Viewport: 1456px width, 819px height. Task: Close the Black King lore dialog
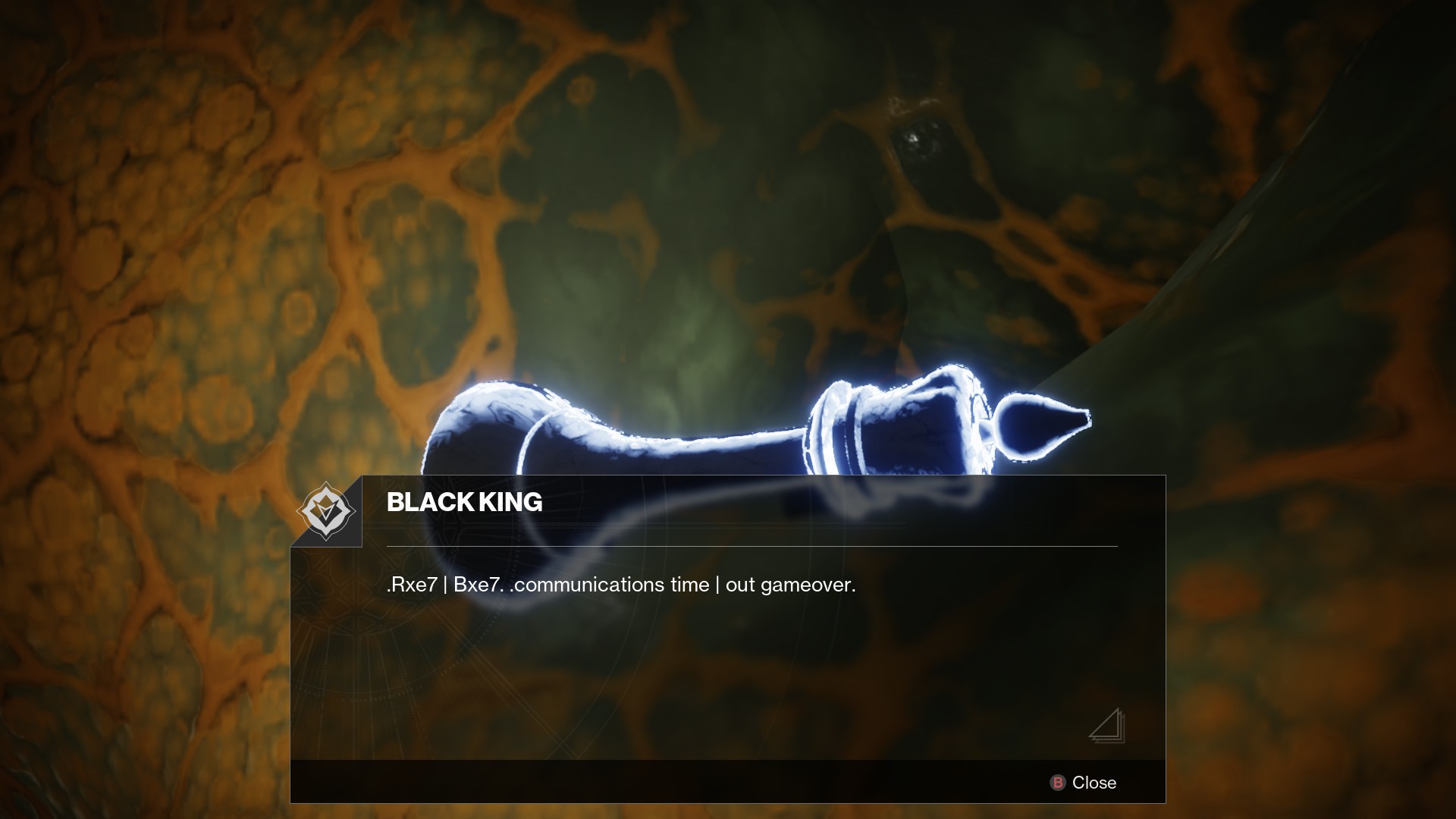coord(1083,783)
